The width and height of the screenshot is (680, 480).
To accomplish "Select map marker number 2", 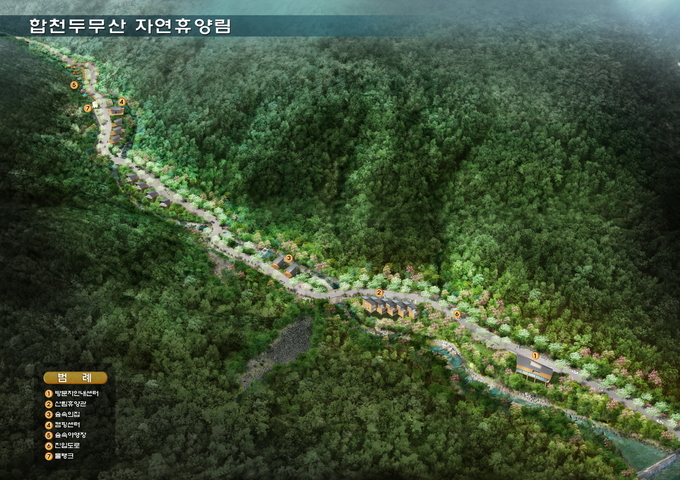I will (x=379, y=293).
